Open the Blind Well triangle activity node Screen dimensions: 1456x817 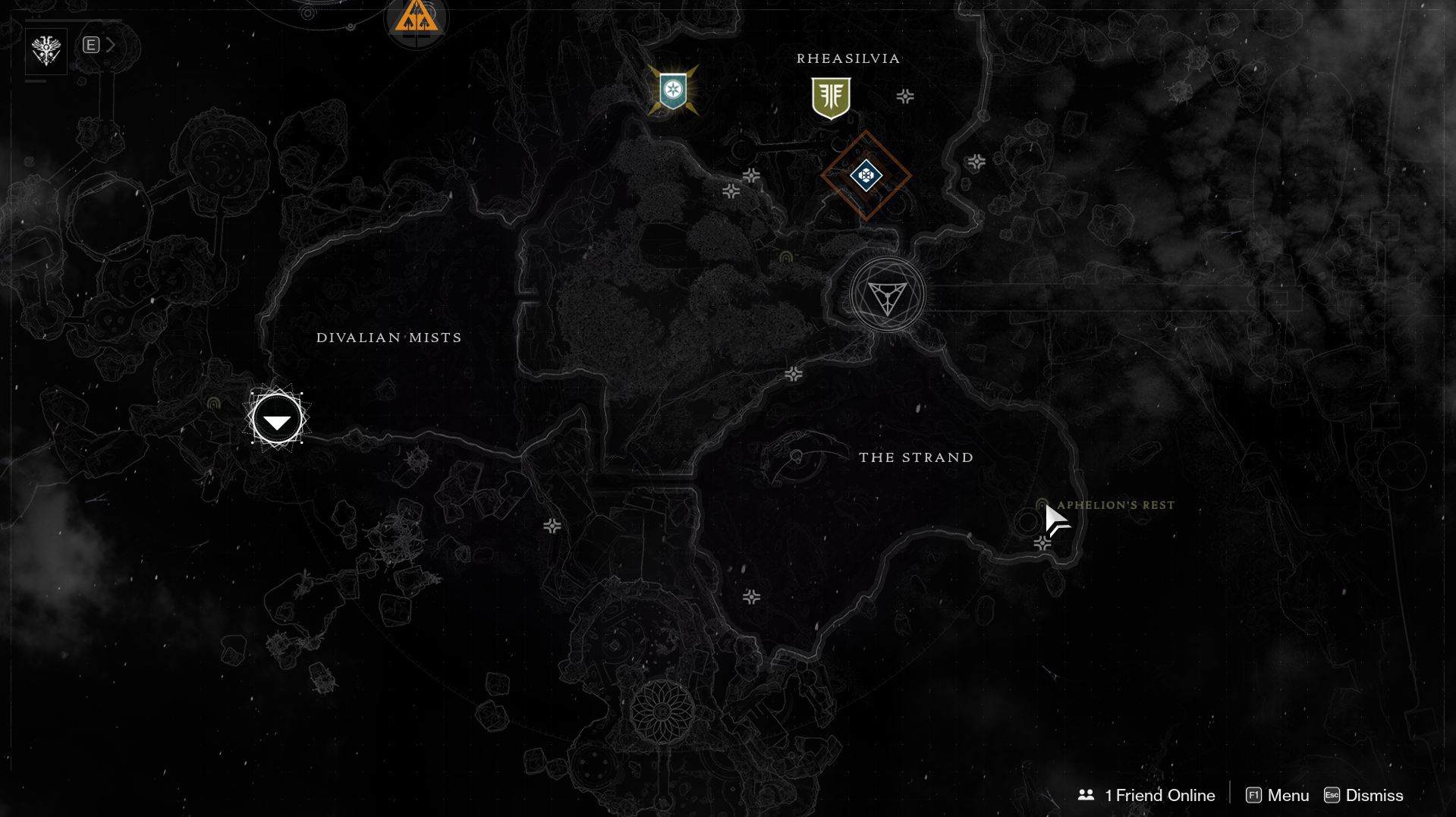(887, 295)
